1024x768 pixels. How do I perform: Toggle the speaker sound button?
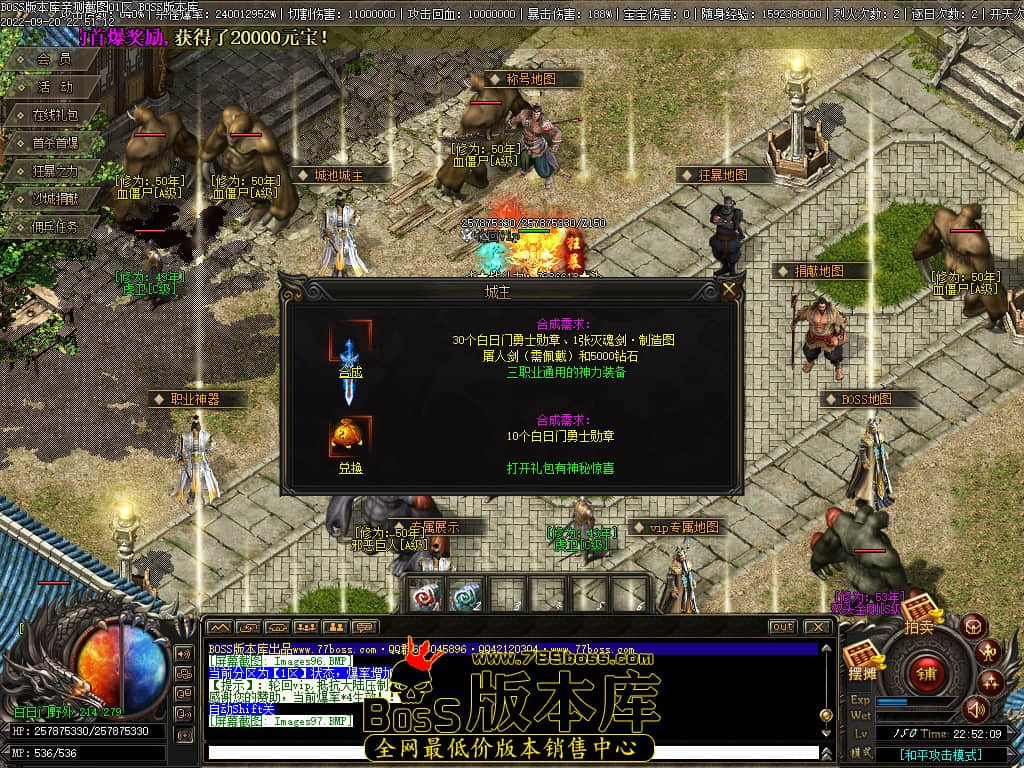click(975, 709)
